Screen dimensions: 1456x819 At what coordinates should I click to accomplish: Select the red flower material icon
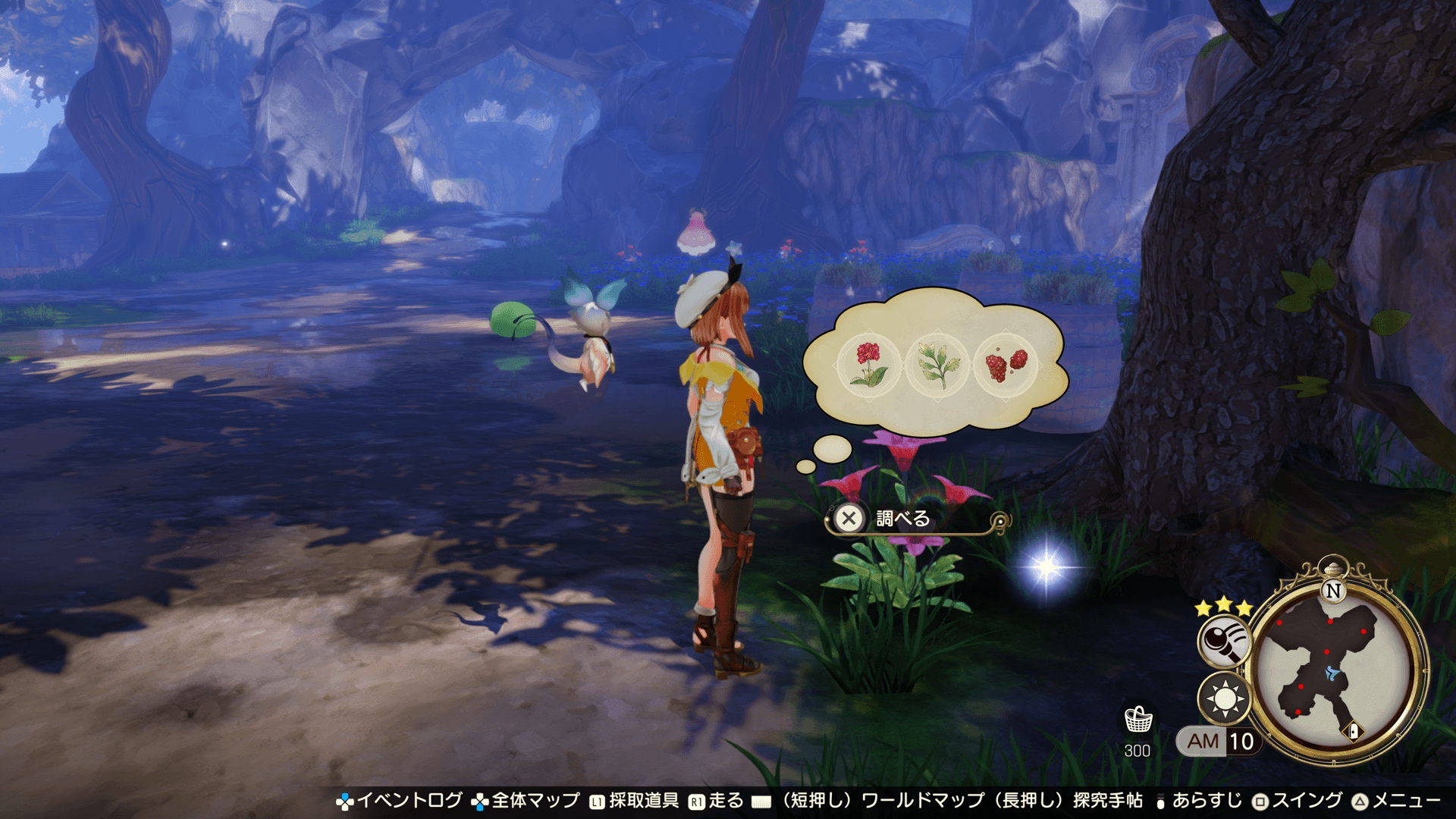click(869, 364)
